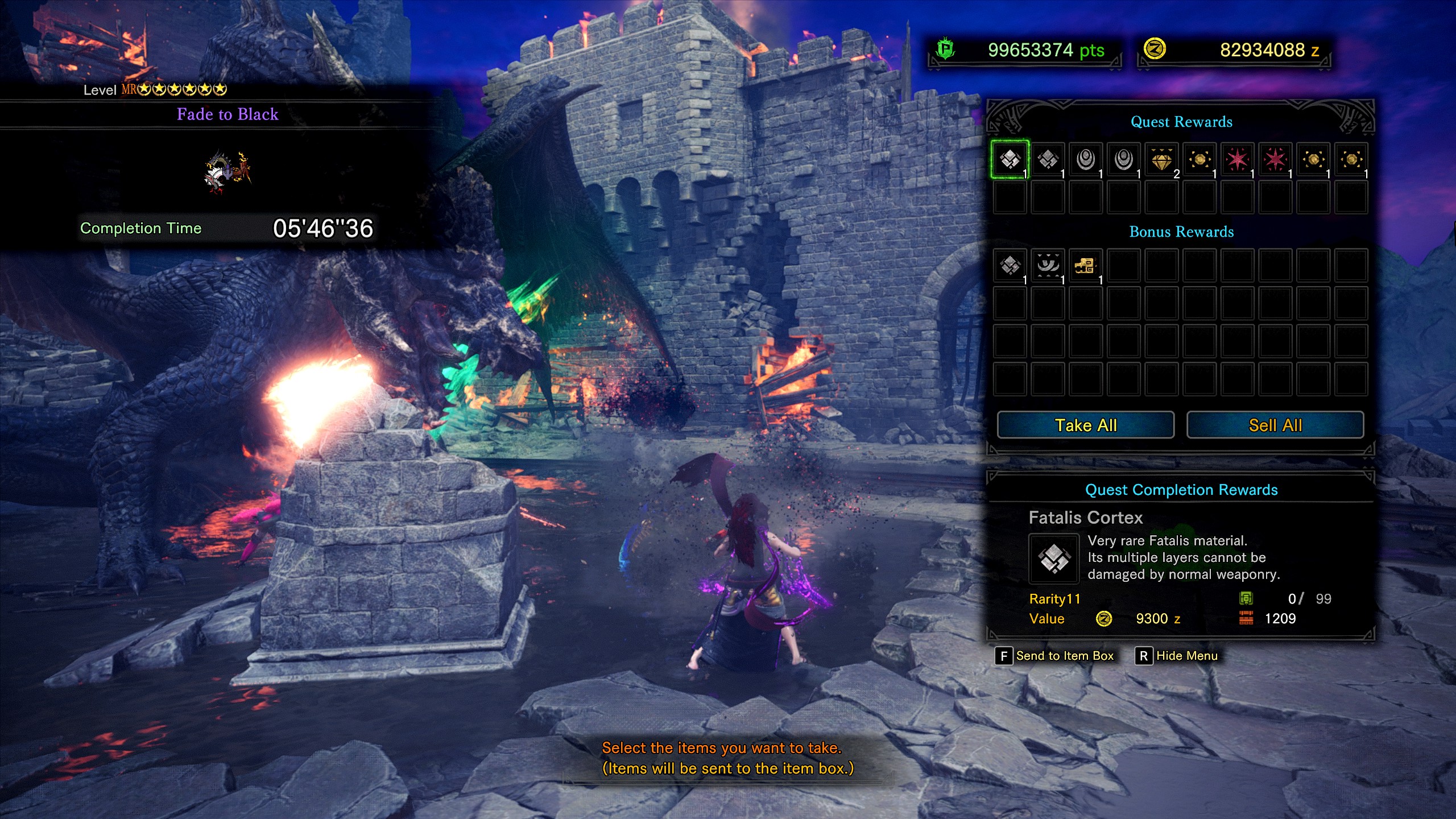Image resolution: width=1456 pixels, height=819 pixels.
Task: Take all quest rewards
Action: pyautogui.click(x=1085, y=425)
